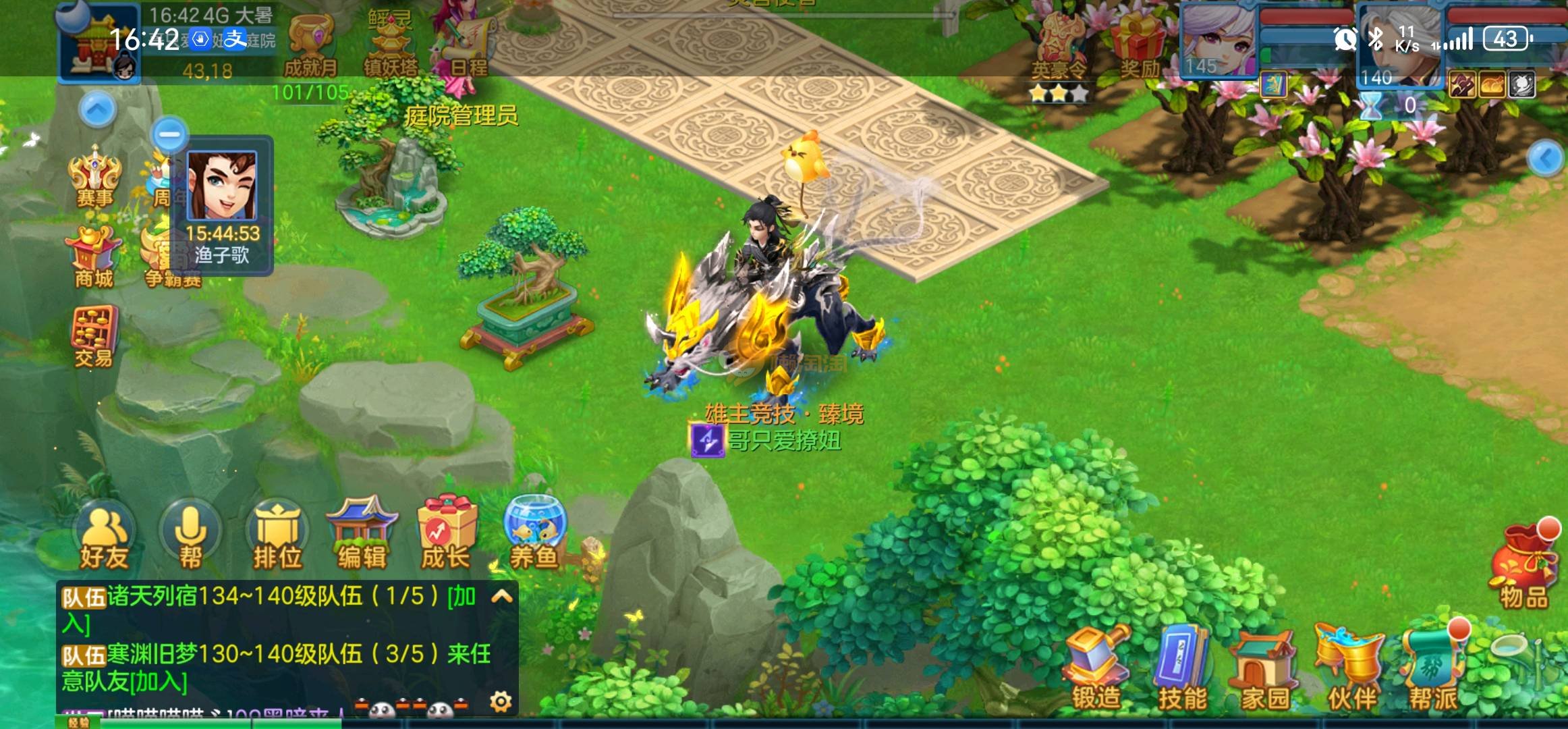
Task: Open the chat settings gear
Action: point(501,702)
